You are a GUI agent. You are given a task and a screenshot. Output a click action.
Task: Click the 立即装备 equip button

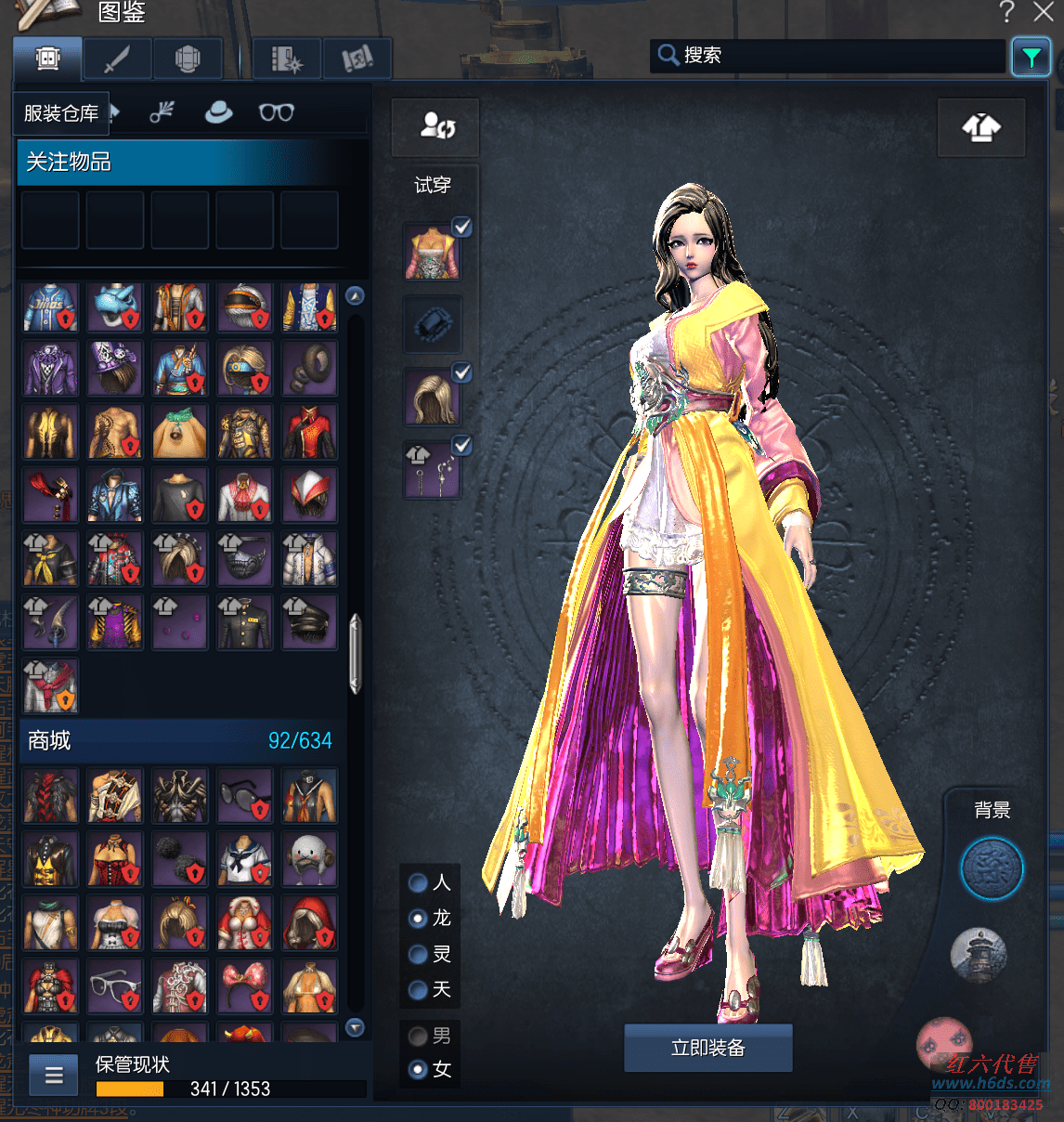pyautogui.click(x=707, y=1048)
